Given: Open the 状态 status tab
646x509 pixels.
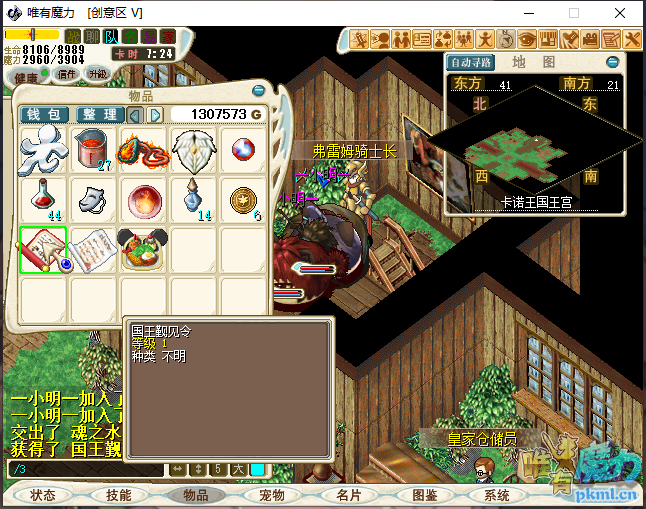Looking at the screenshot, I should (43, 495).
